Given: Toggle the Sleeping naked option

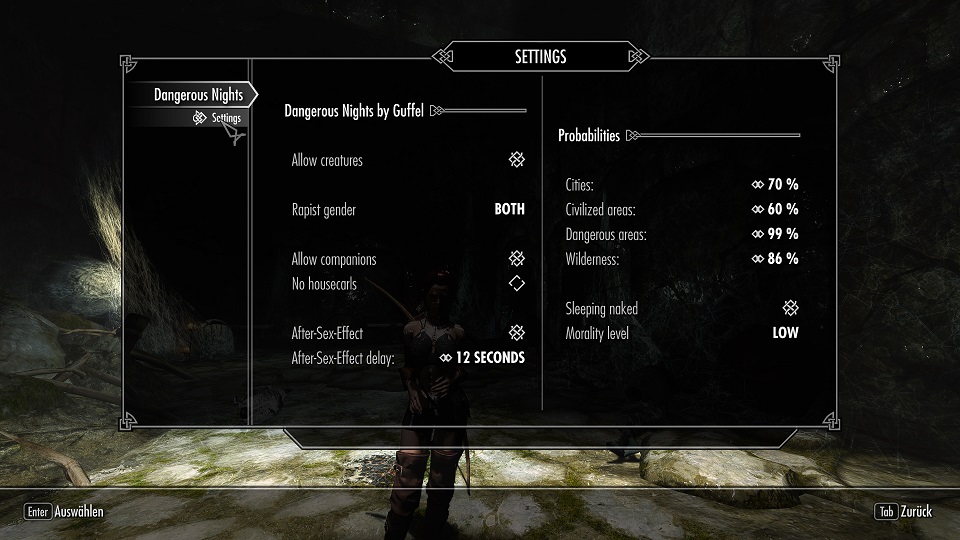Looking at the screenshot, I should coord(790,309).
